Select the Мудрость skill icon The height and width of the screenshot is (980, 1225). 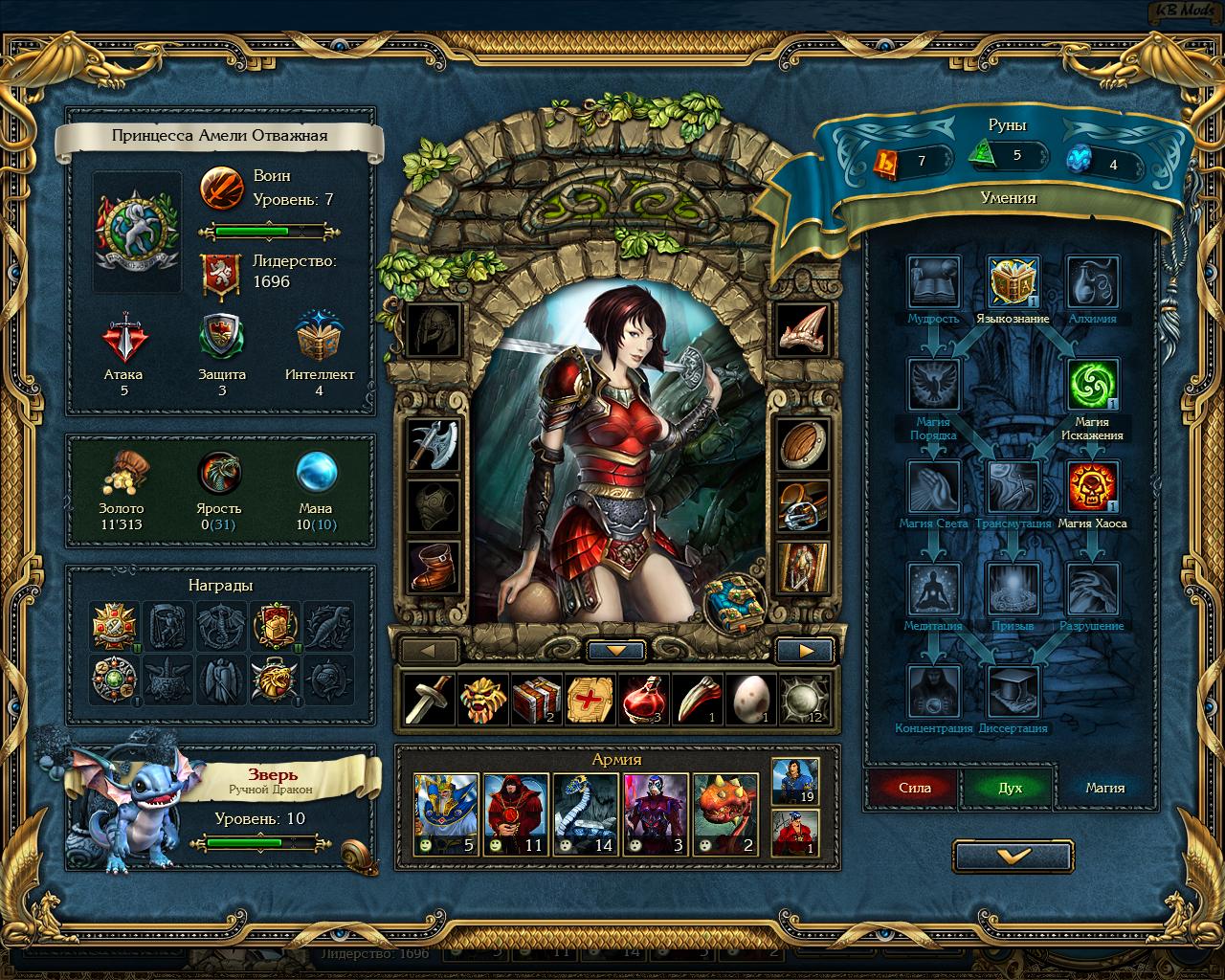(x=933, y=282)
